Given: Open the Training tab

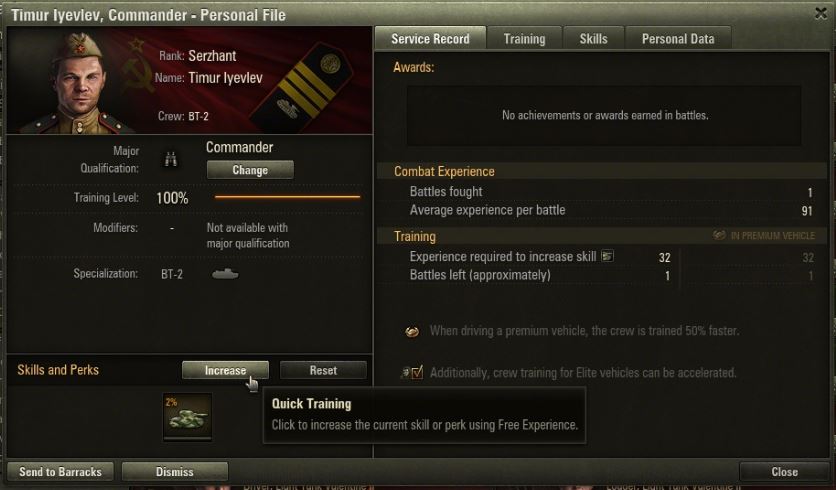Looking at the screenshot, I should point(524,39).
